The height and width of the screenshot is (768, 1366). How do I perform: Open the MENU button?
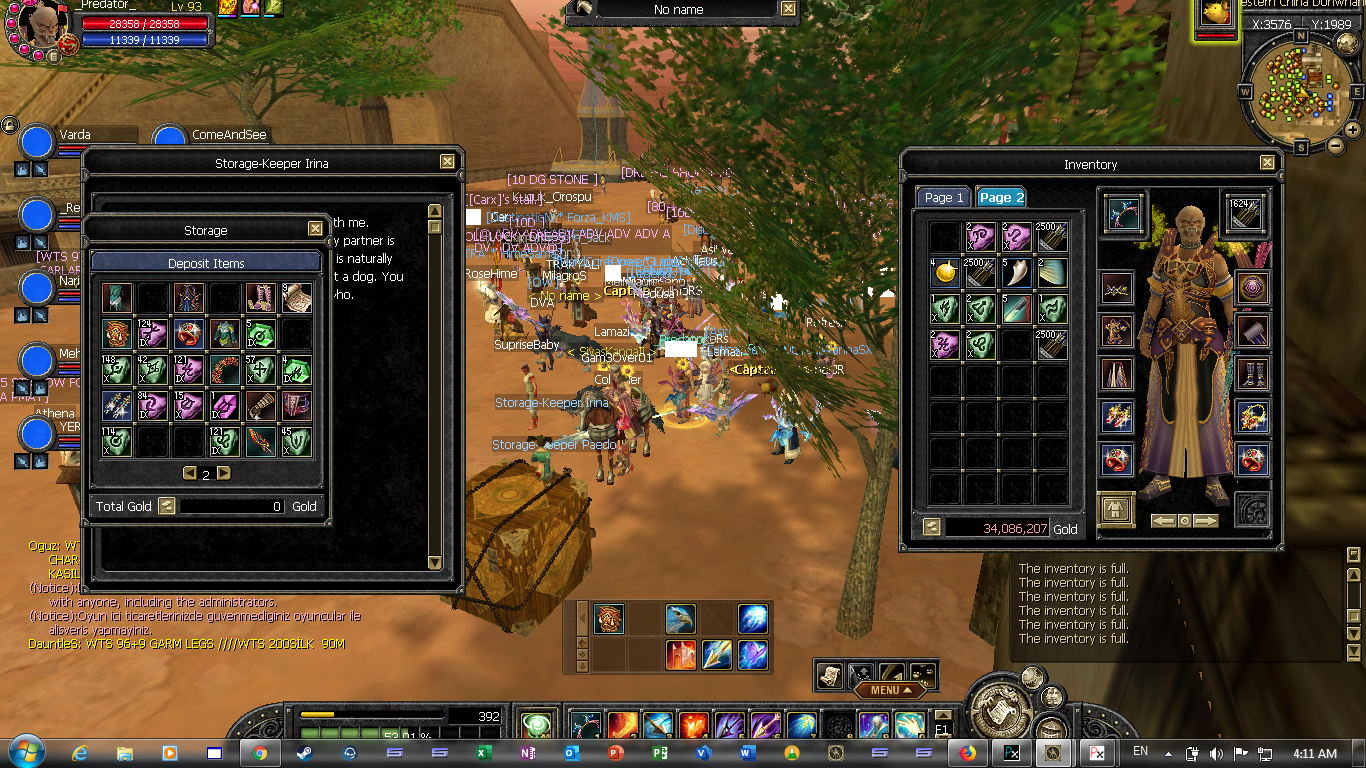(884, 690)
